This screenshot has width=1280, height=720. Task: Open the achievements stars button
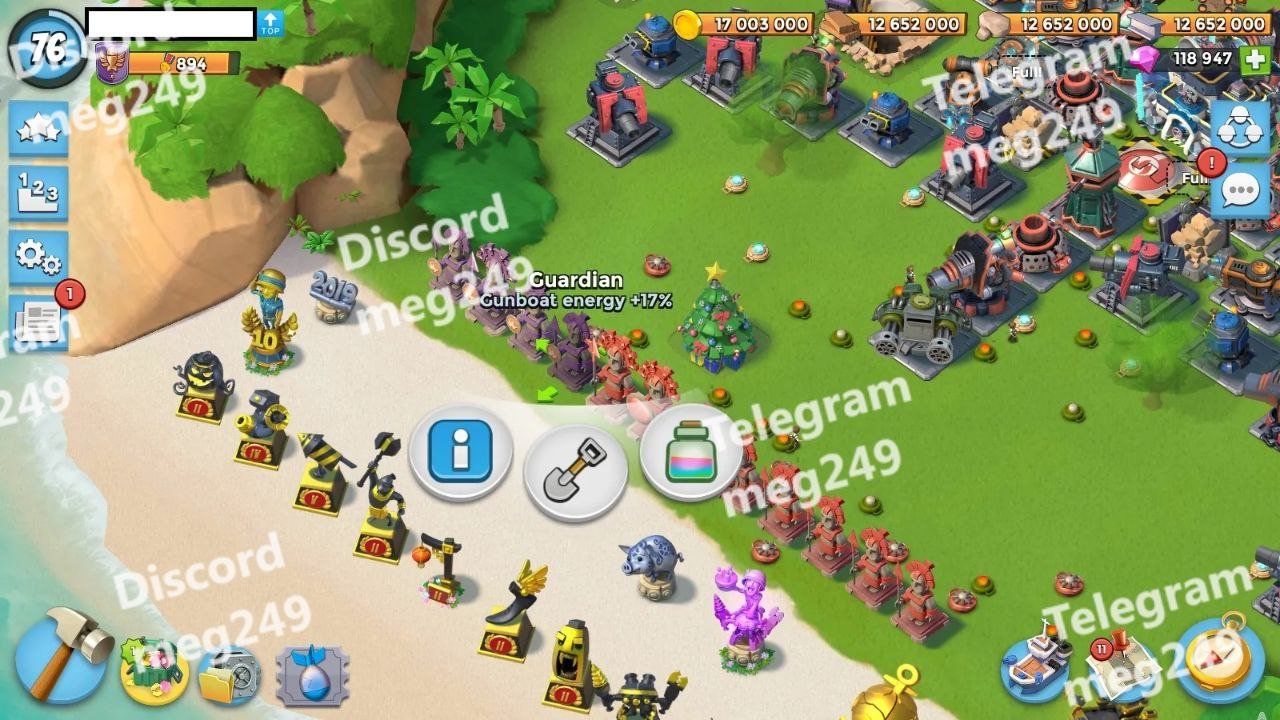click(39, 129)
